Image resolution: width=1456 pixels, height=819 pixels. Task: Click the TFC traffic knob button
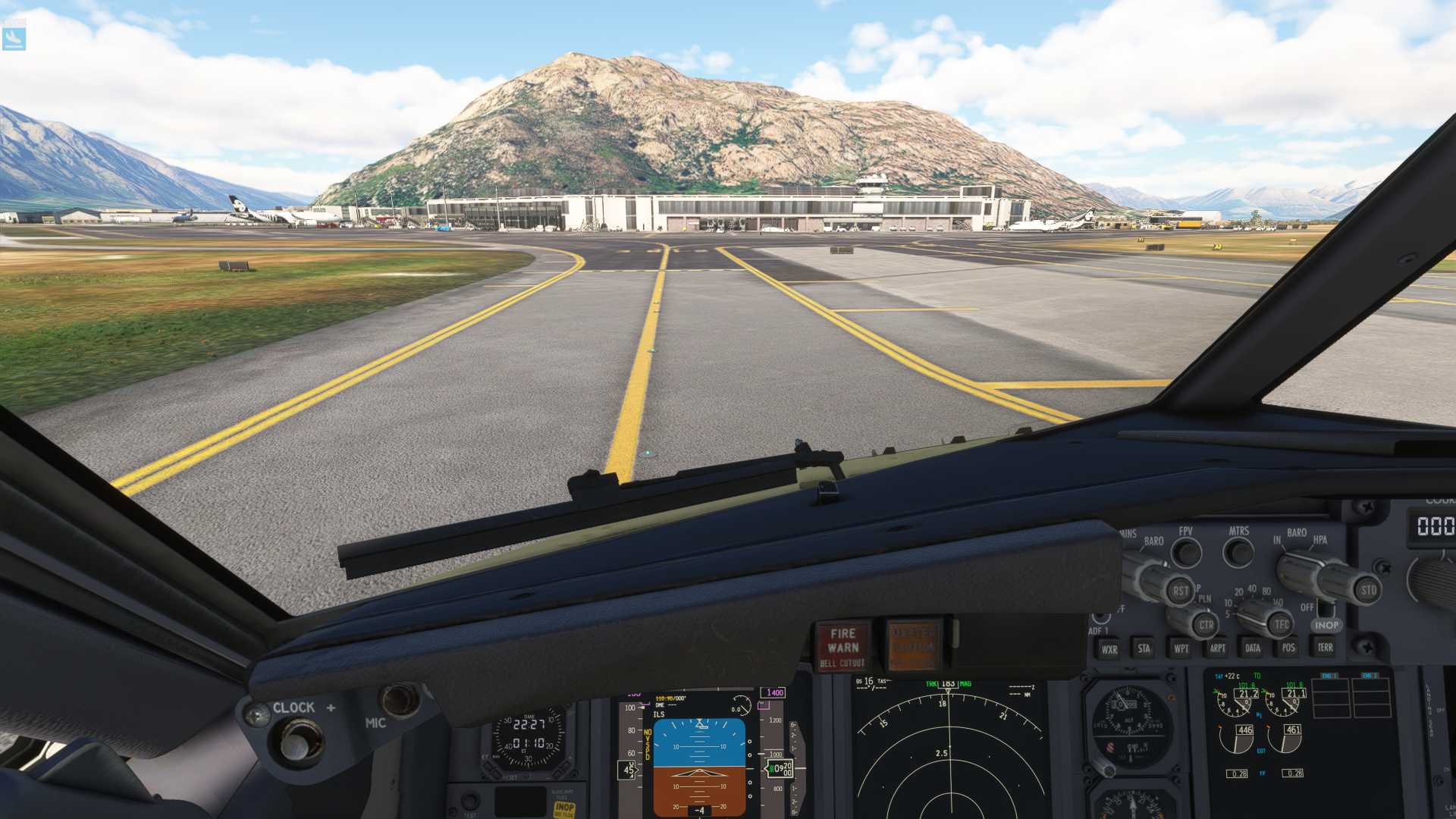click(1281, 624)
